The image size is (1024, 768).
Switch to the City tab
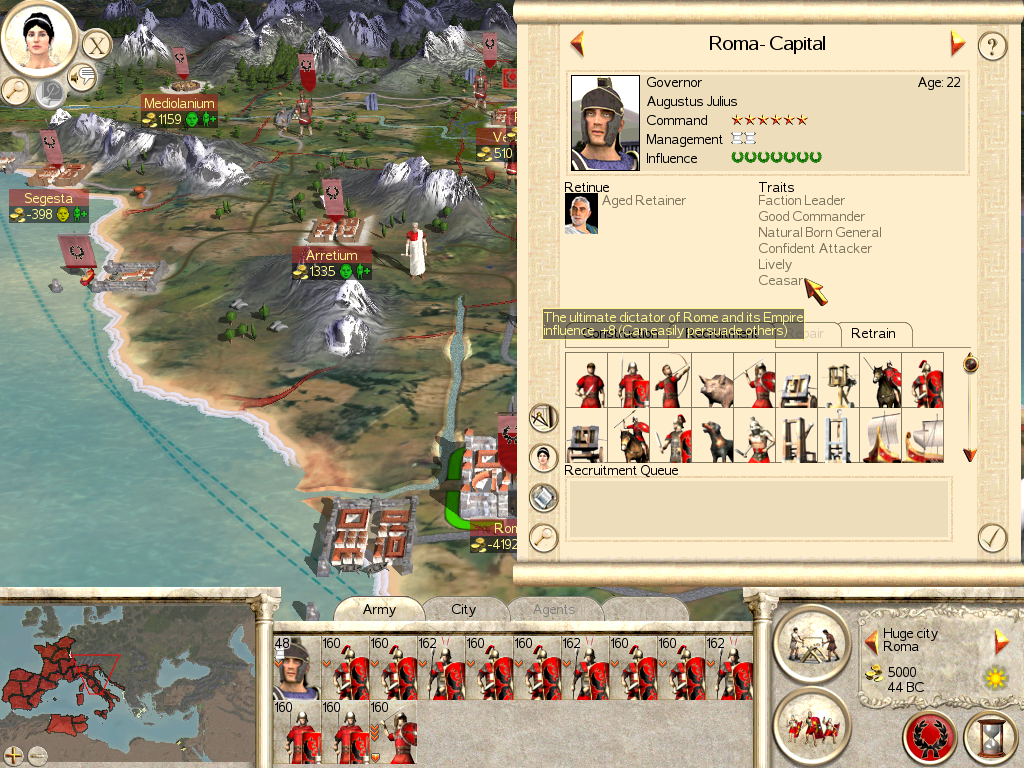click(463, 609)
